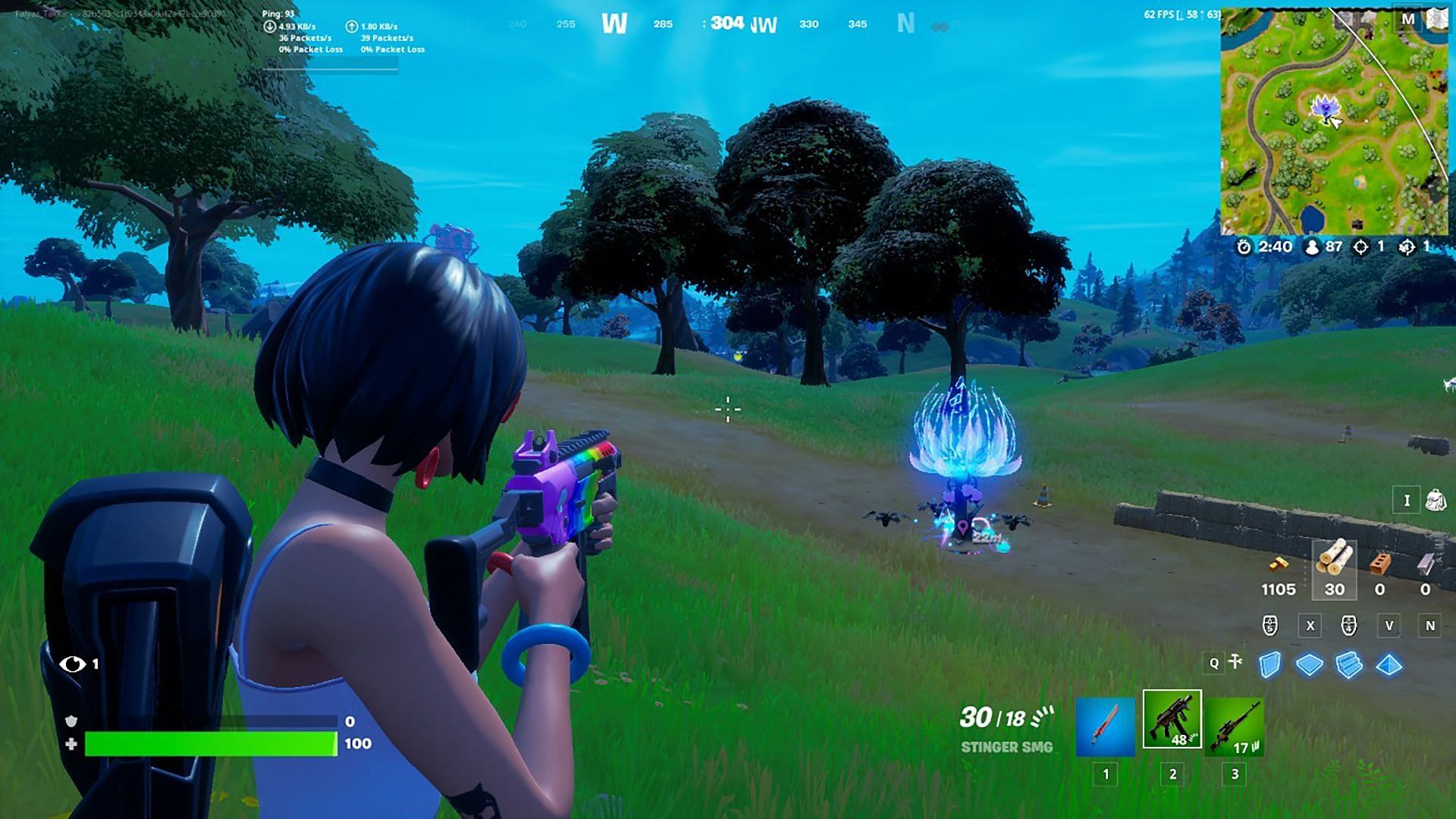Toggle the spectator eye indicator
Viewport: 1456px width, 819px height.
point(72,664)
